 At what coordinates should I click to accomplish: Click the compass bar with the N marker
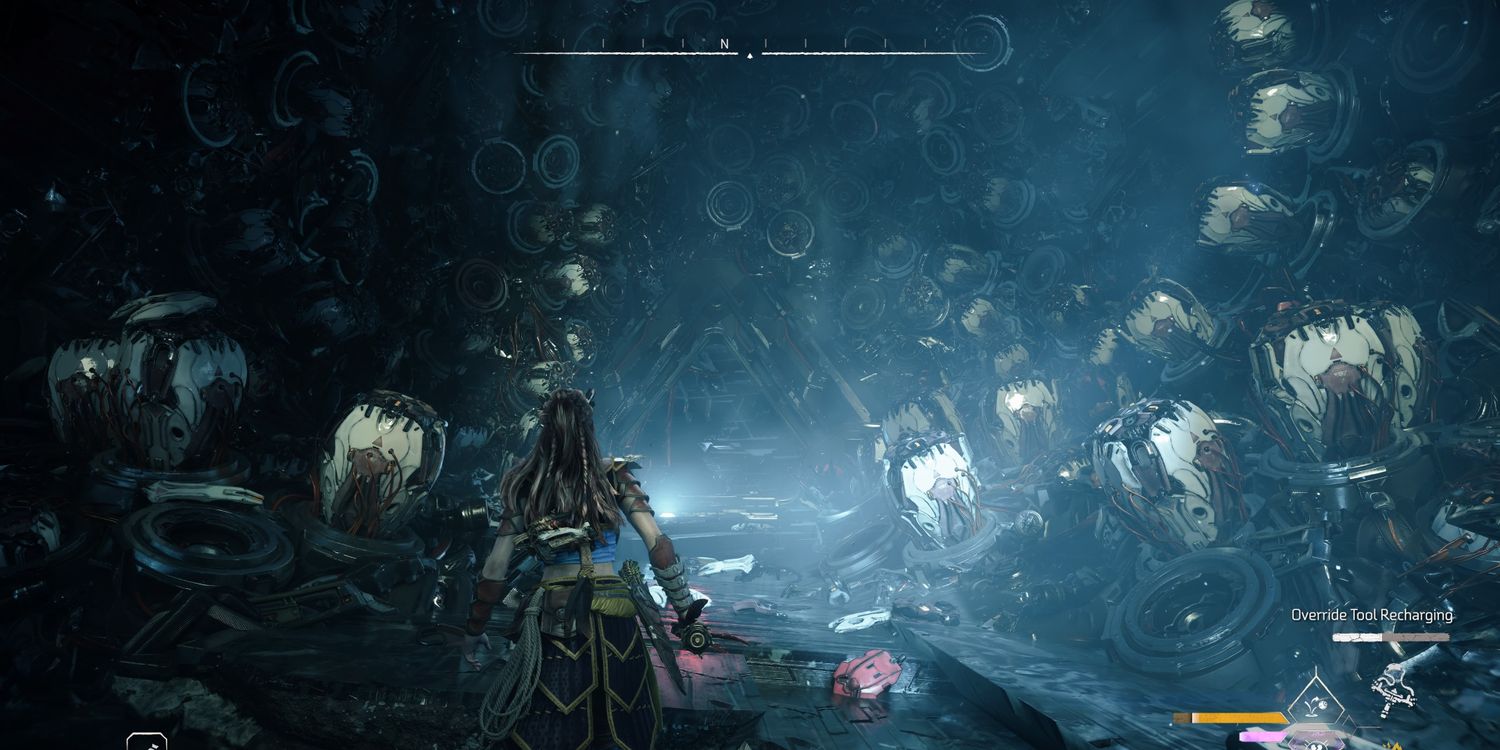pos(749,46)
